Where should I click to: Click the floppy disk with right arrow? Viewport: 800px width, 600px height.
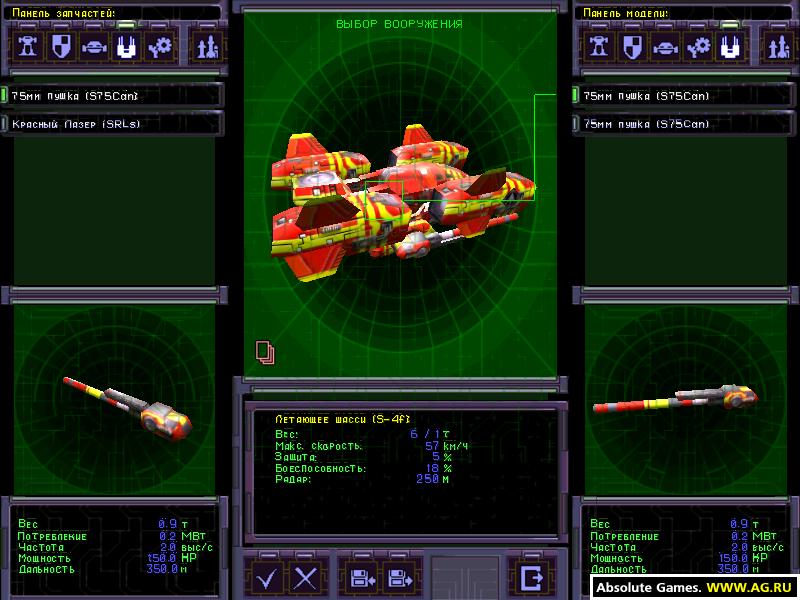pyautogui.click(x=401, y=577)
